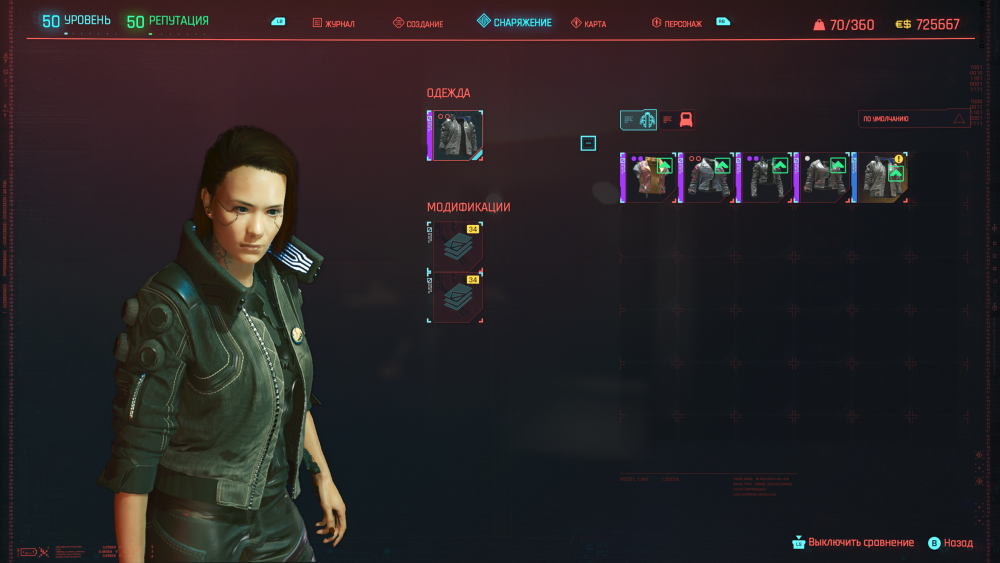
Task: Pick the jacket marked with a yellow exclamation
Action: [x=882, y=177]
